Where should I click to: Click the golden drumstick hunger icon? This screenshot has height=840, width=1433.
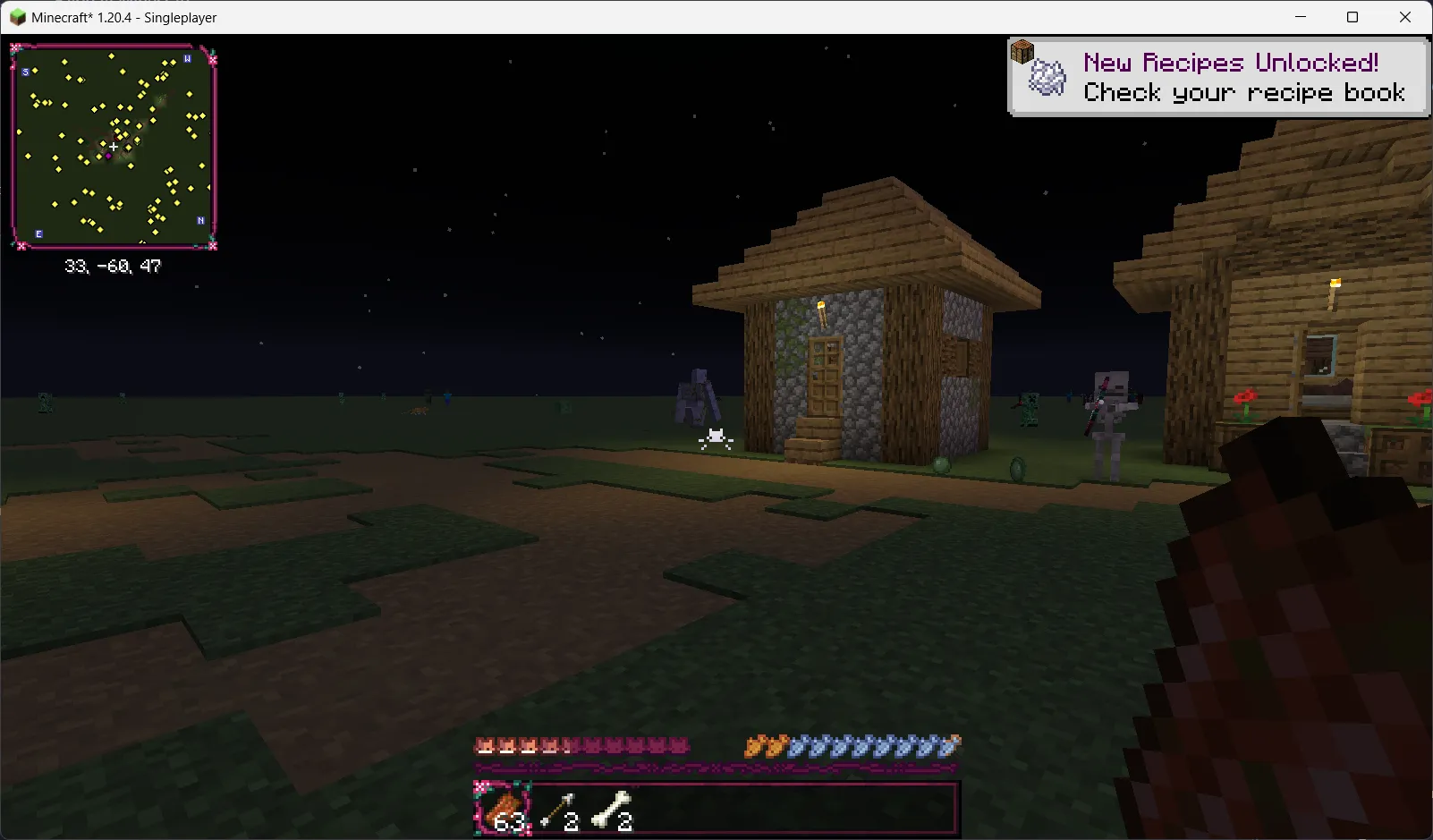point(756,744)
